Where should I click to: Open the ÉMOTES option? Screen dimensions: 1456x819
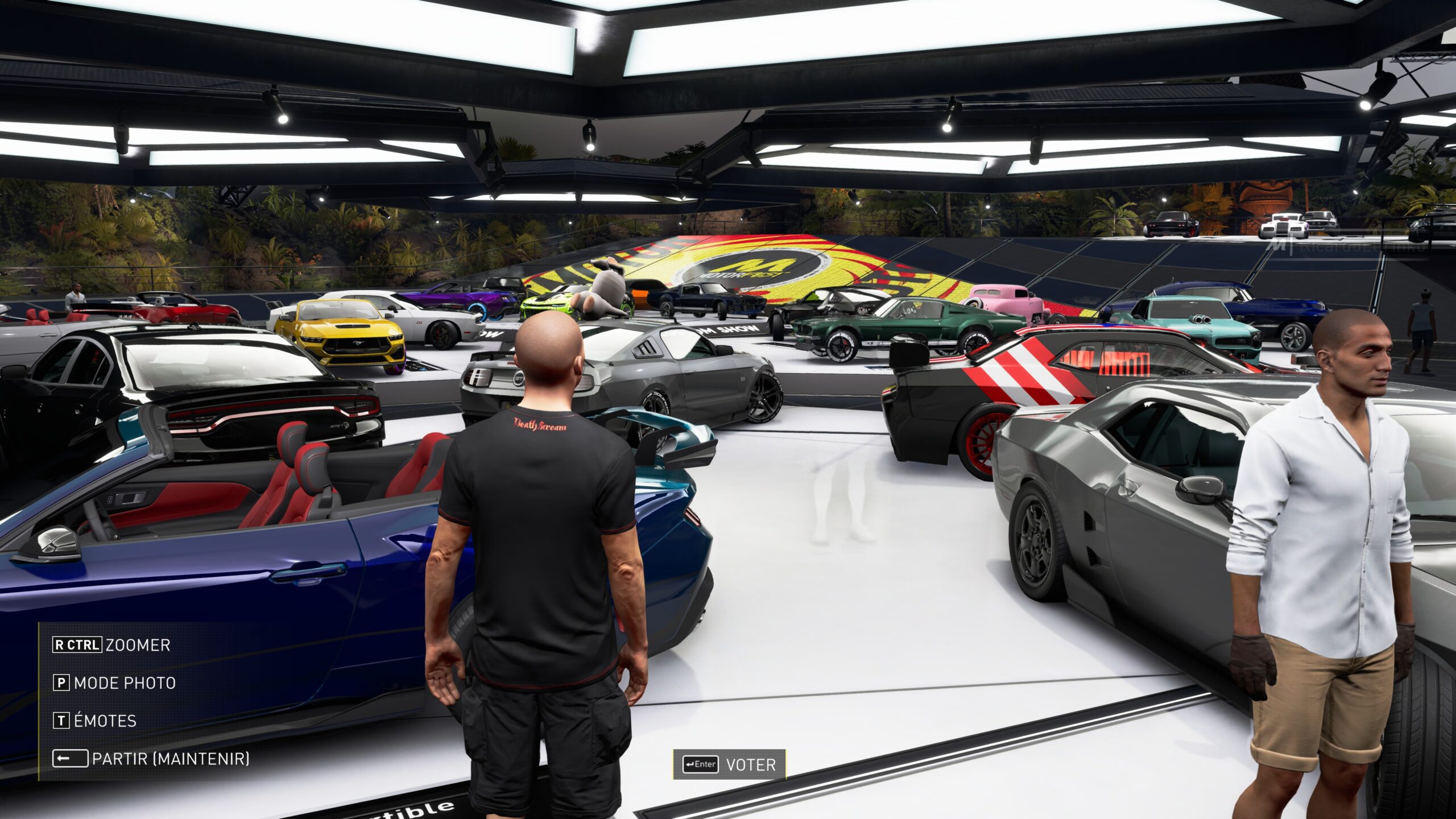(95, 721)
